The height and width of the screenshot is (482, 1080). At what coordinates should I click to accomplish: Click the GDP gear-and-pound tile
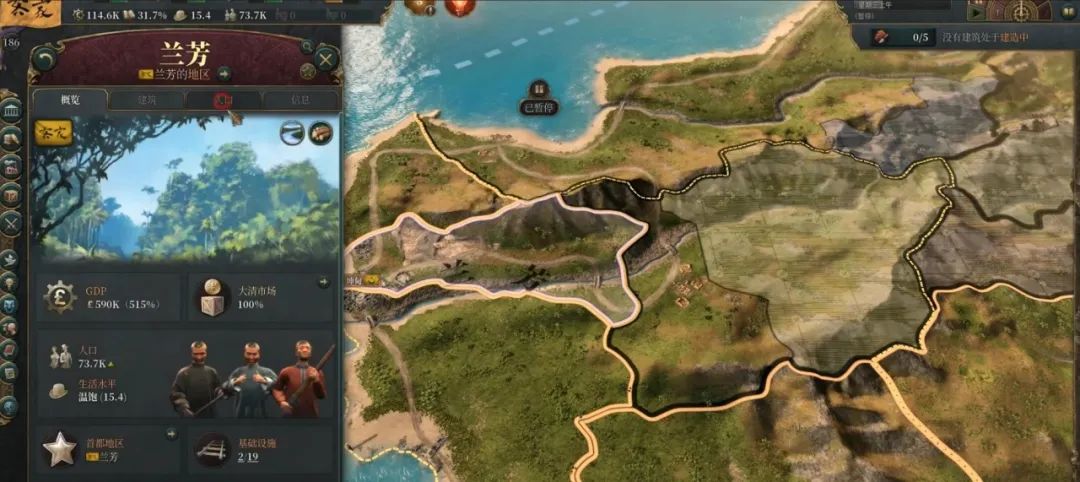pos(109,298)
